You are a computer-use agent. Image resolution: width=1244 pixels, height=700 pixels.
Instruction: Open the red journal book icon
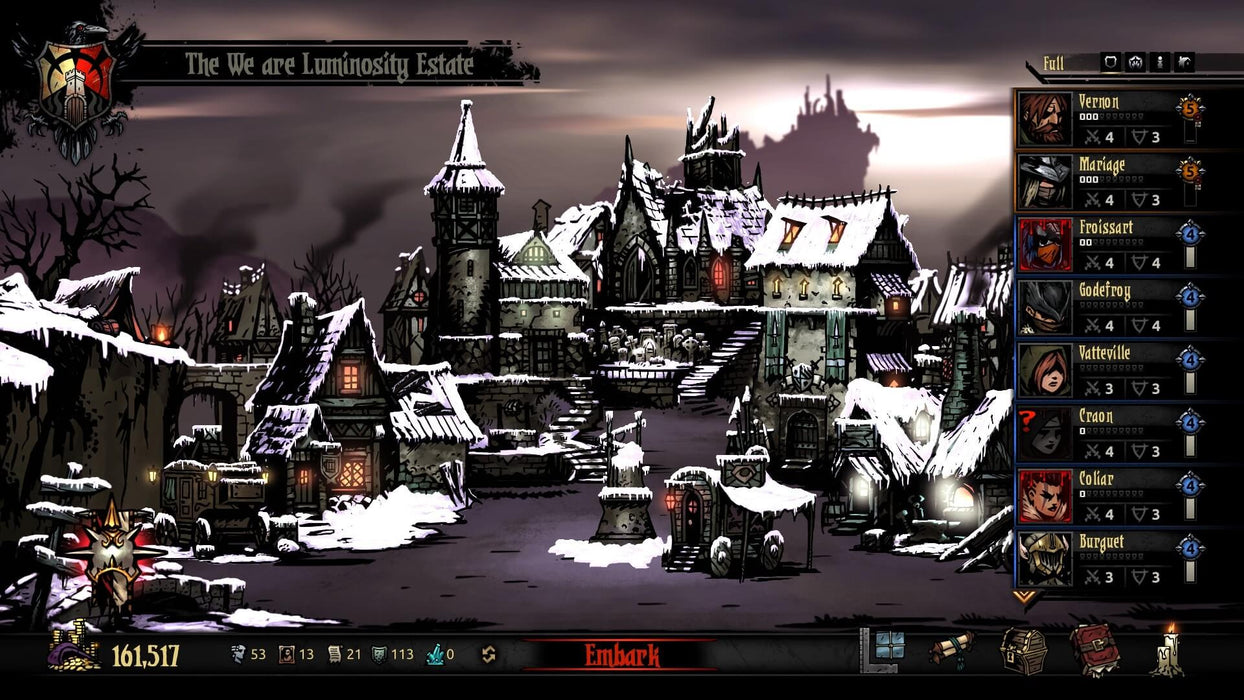(x=1094, y=651)
